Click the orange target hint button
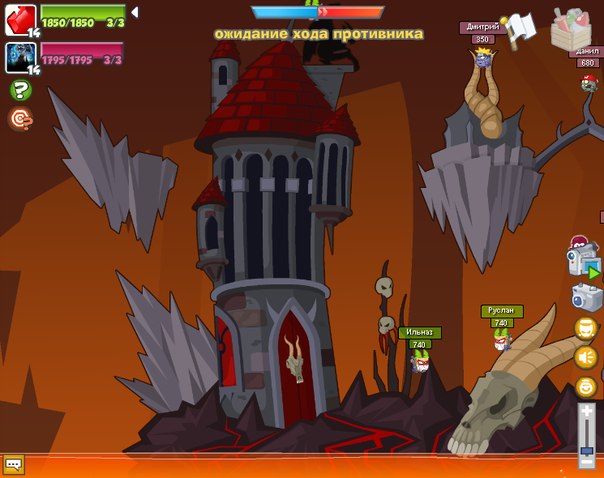 [x=20, y=119]
